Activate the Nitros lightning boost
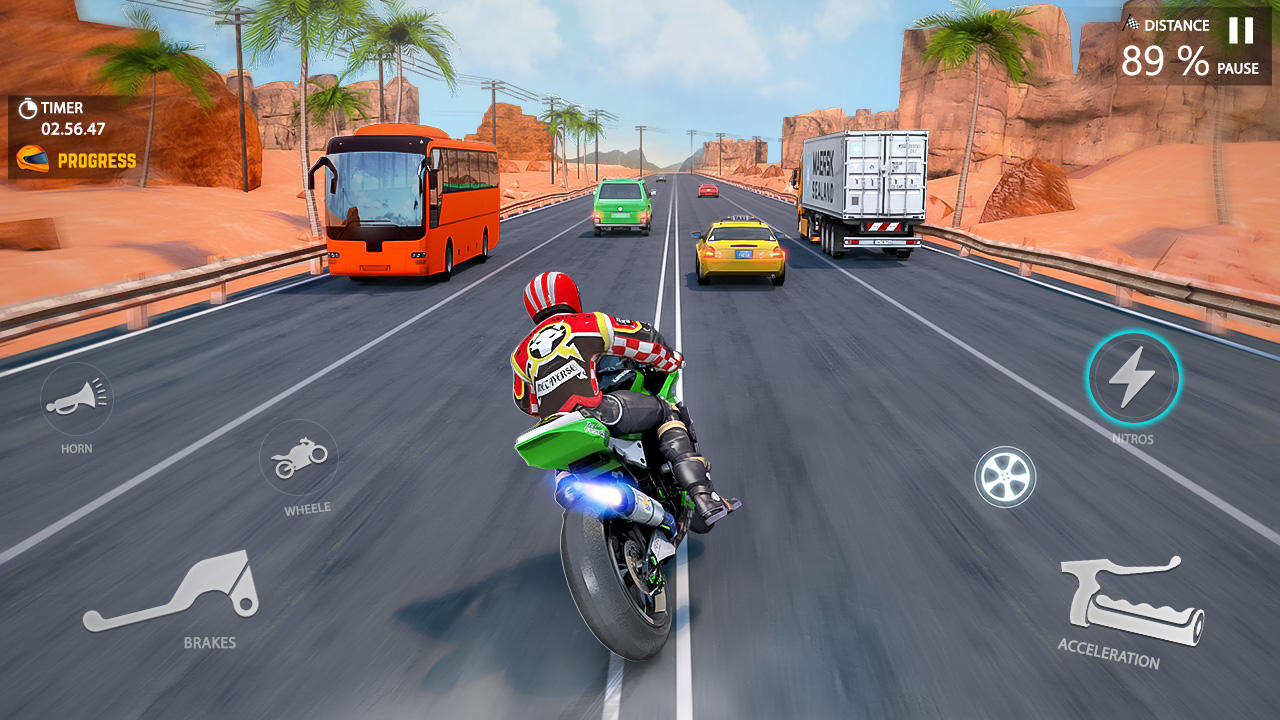Image resolution: width=1280 pixels, height=720 pixels. click(1133, 379)
